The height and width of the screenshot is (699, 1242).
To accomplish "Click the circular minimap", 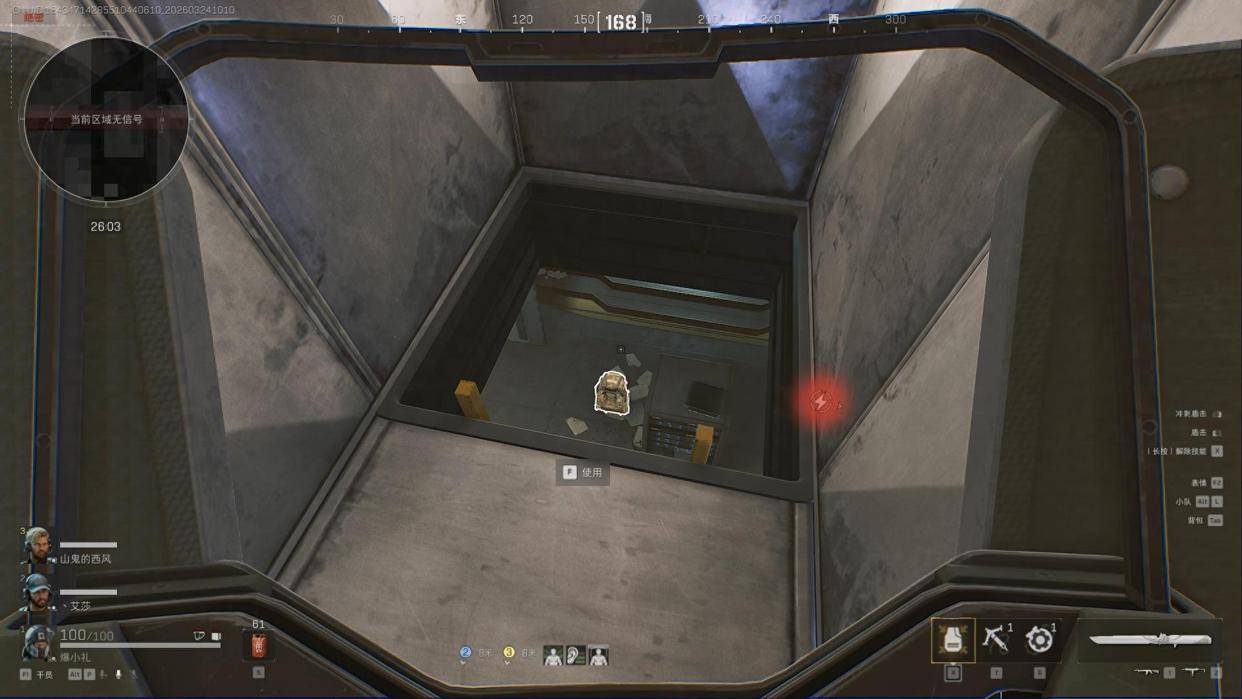I will point(105,120).
